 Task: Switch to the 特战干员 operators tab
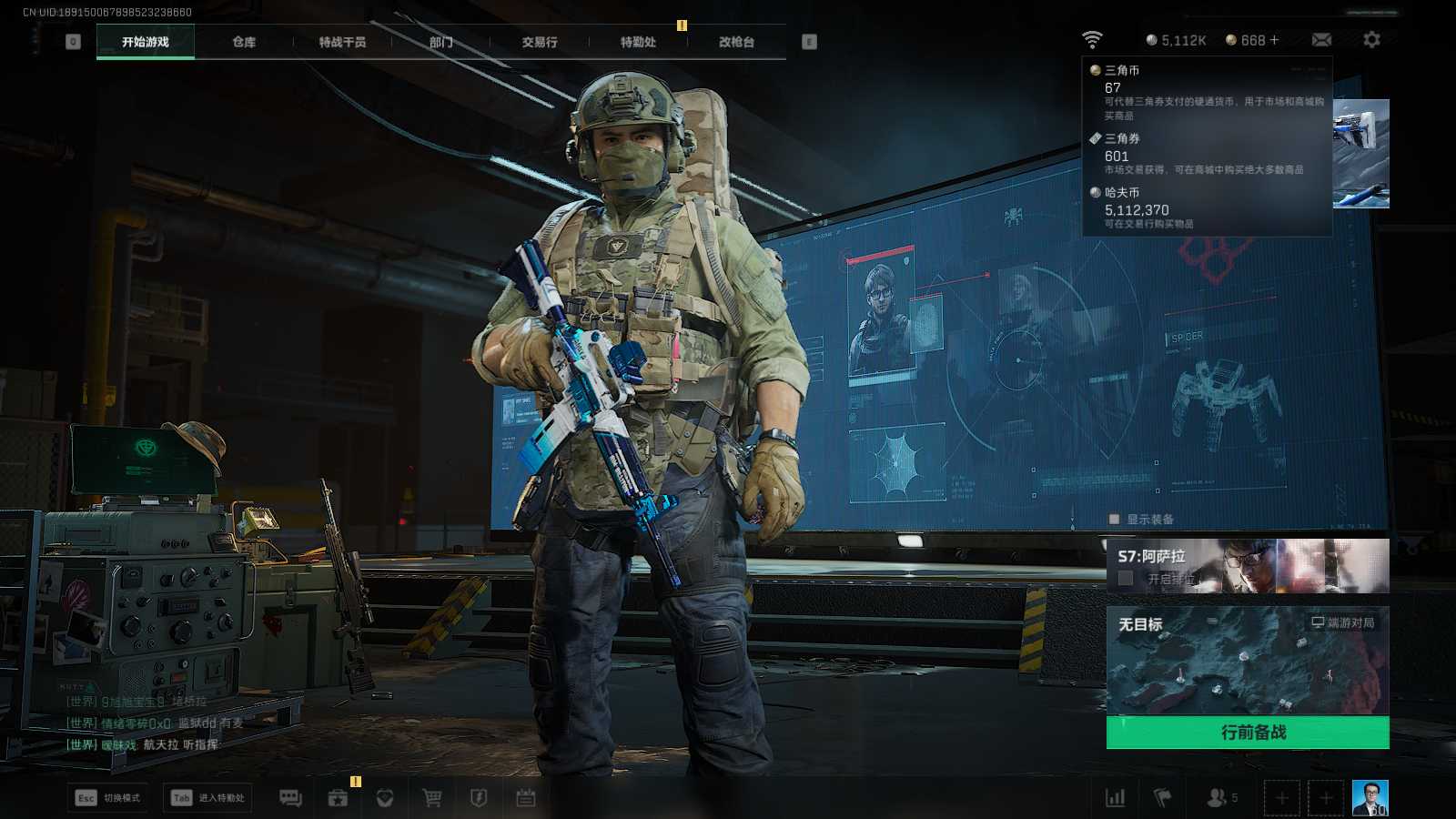[342, 42]
